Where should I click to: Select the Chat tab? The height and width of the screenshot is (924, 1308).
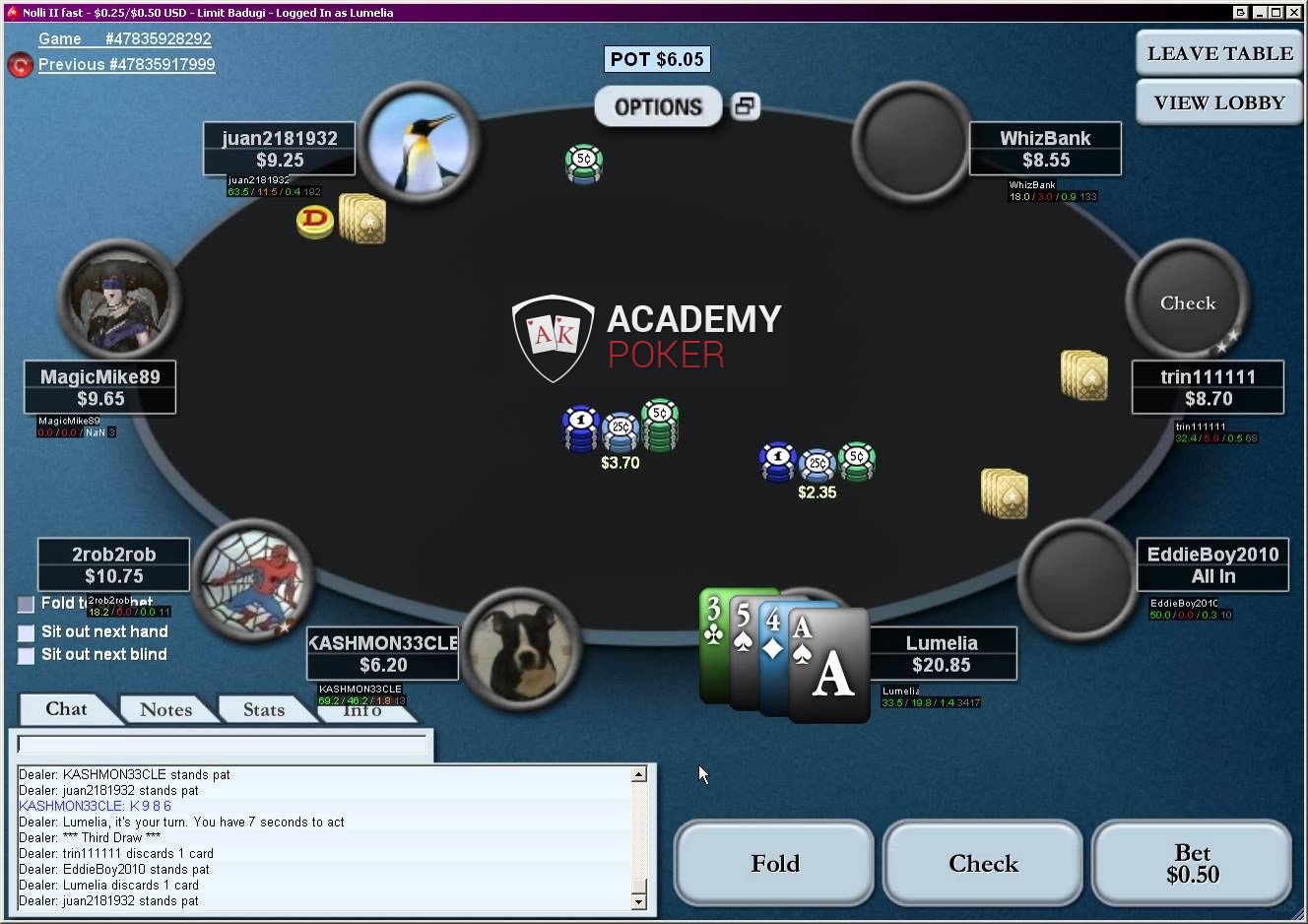(66, 709)
